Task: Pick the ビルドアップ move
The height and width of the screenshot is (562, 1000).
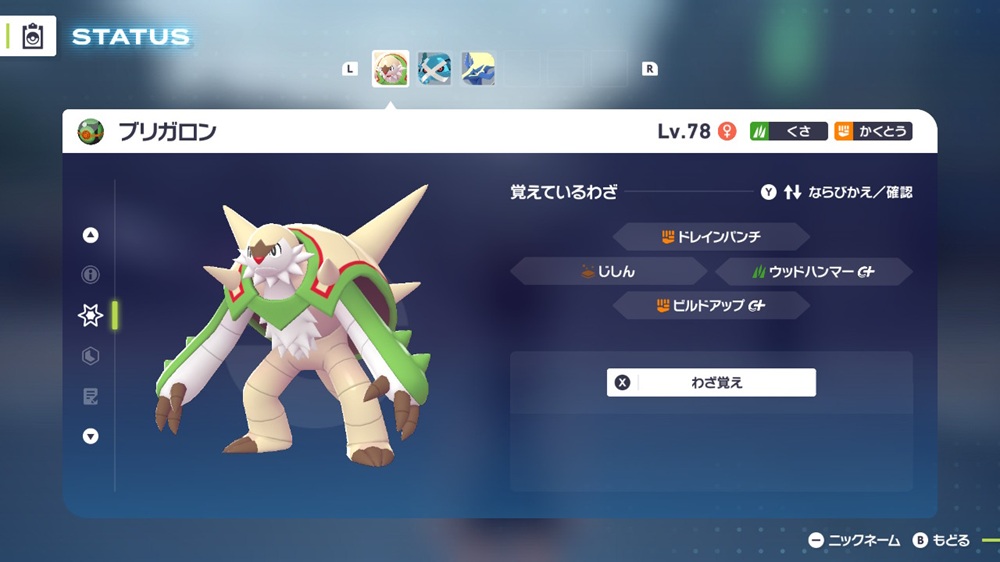Action: click(710, 305)
